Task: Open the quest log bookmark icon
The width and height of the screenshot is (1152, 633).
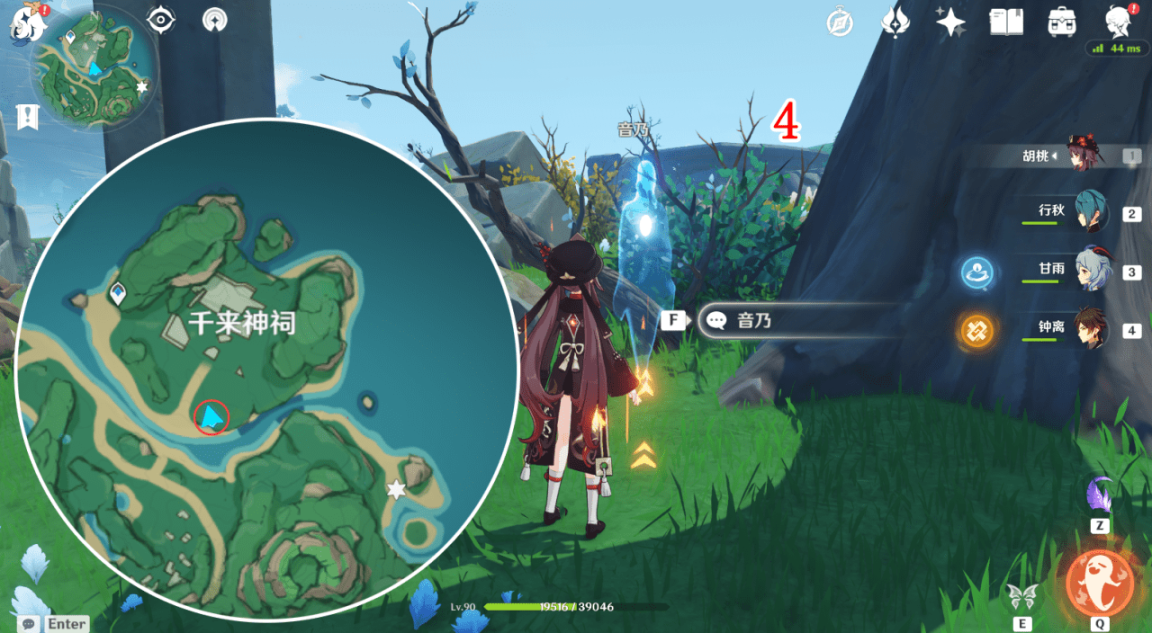Action: tap(27, 116)
